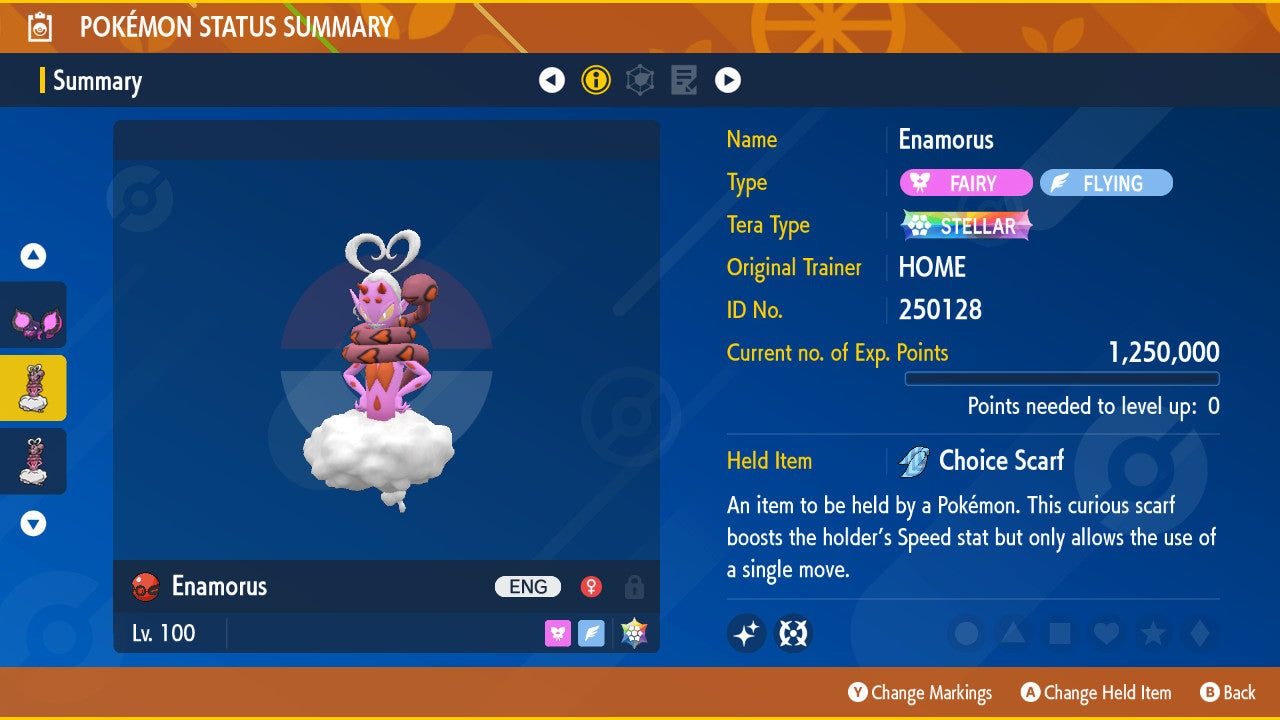Toggle the circle marking

[x=967, y=633]
